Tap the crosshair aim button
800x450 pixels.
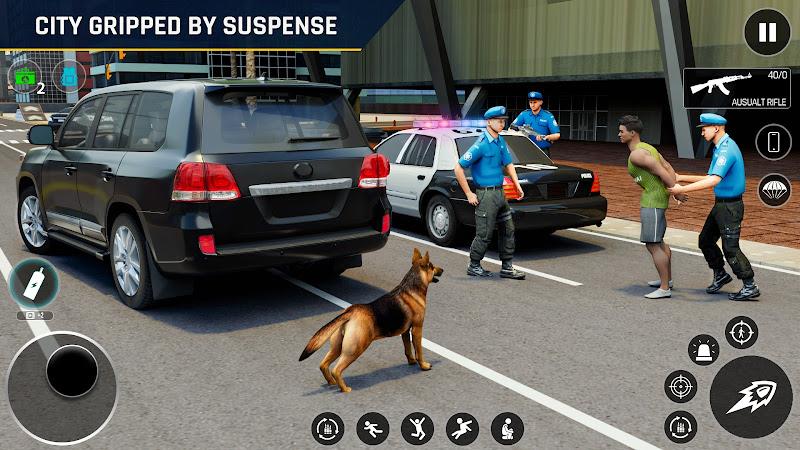click(x=681, y=386)
